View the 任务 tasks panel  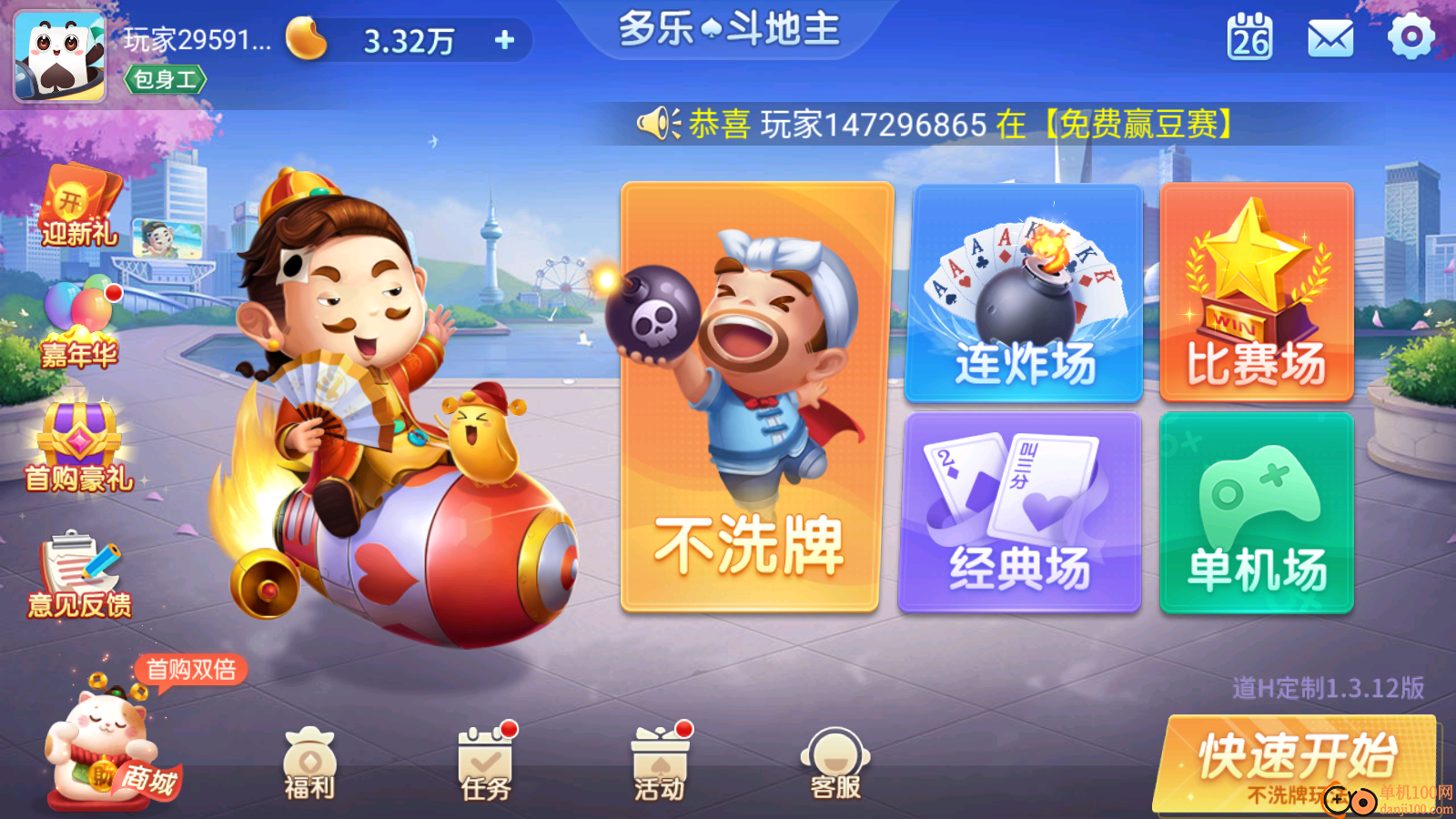[482, 764]
